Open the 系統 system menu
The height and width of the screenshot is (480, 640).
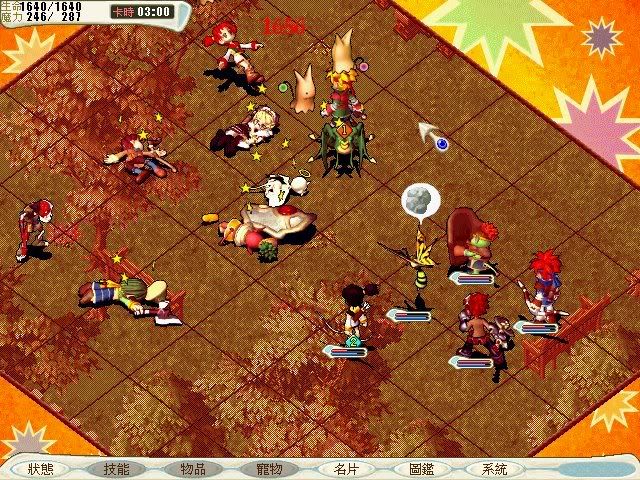[x=495, y=468]
